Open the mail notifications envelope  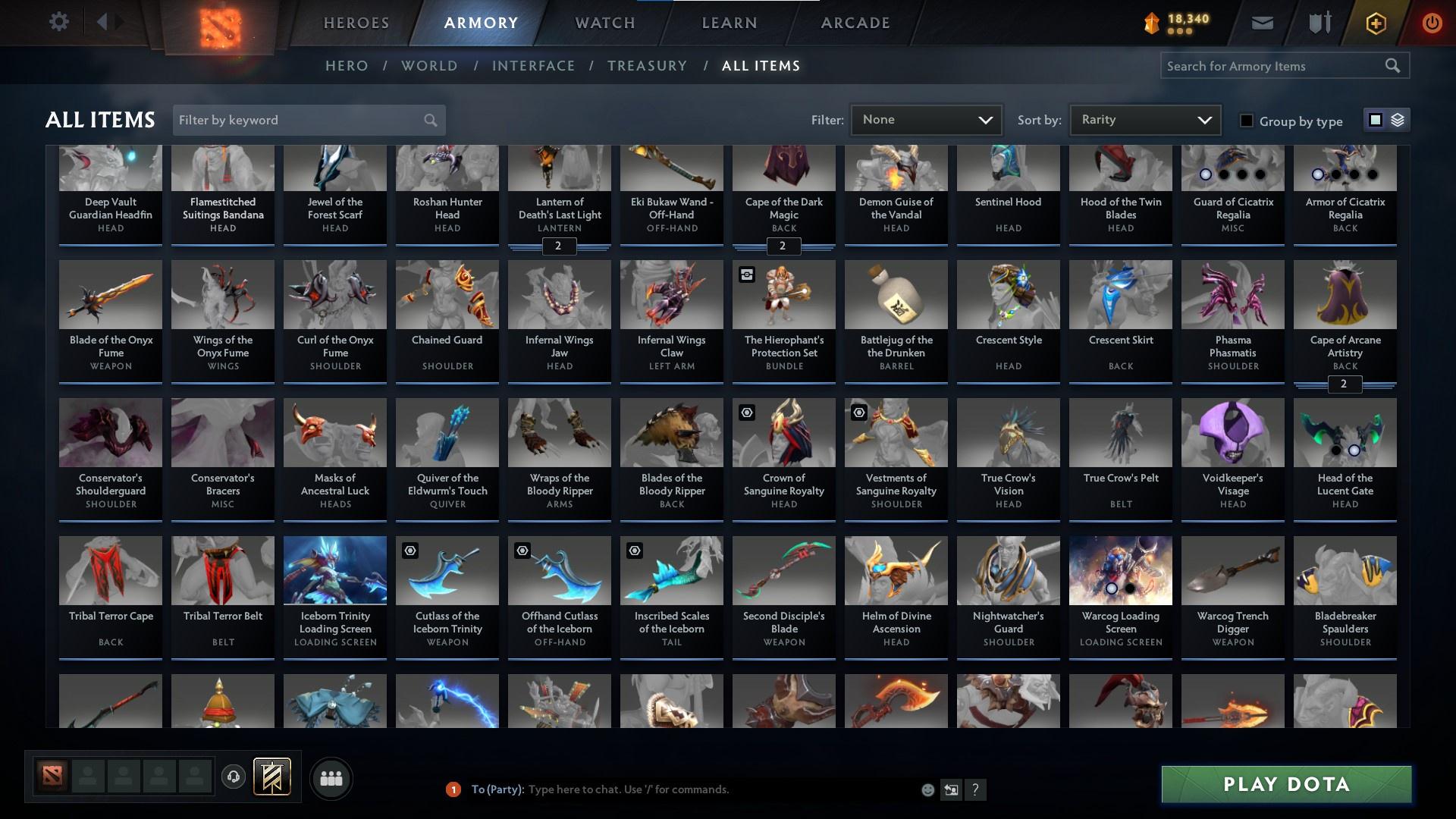[x=1261, y=23]
